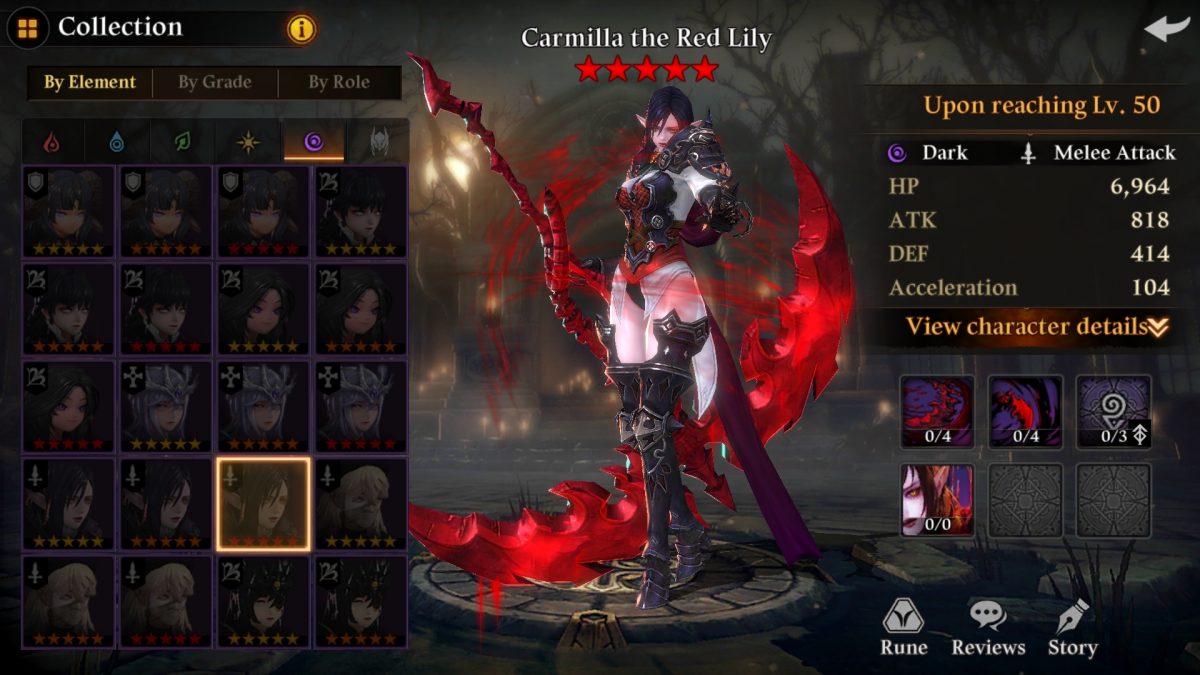The image size is (1200, 675).
Task: Filter by the blue Water element
Action: click(x=117, y=143)
